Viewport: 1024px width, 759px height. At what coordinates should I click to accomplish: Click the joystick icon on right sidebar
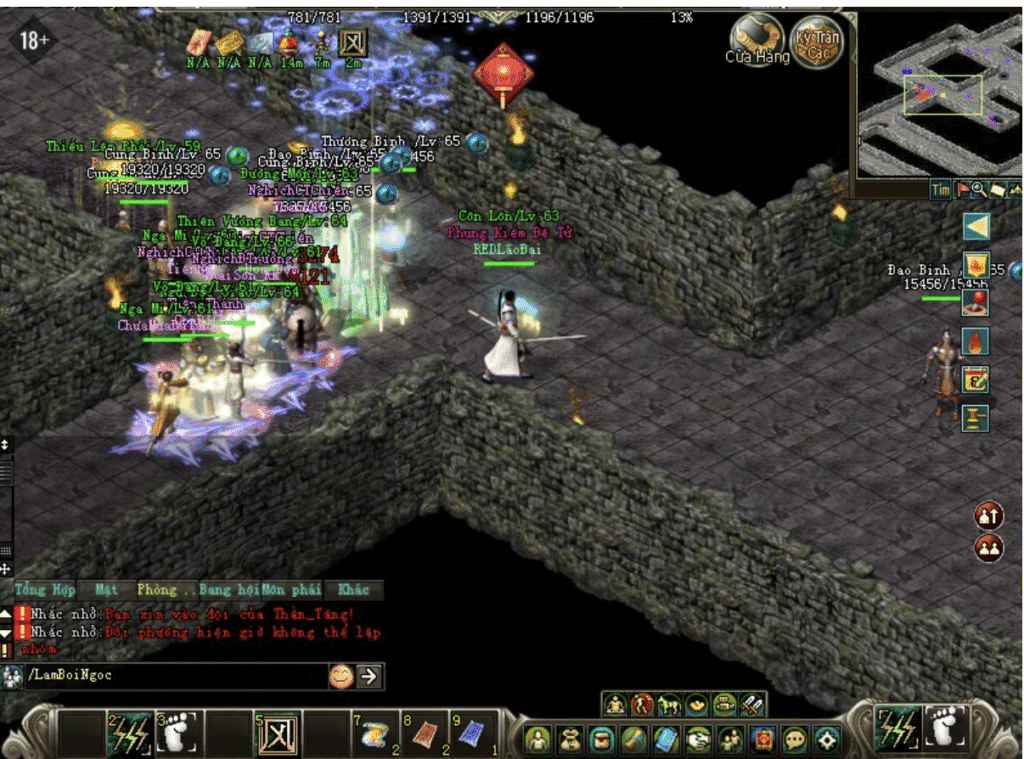(x=975, y=303)
